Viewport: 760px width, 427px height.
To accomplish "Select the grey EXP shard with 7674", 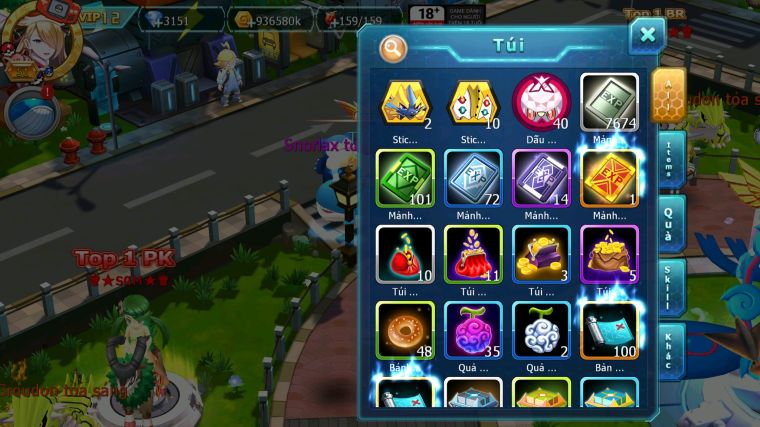I will (x=609, y=101).
